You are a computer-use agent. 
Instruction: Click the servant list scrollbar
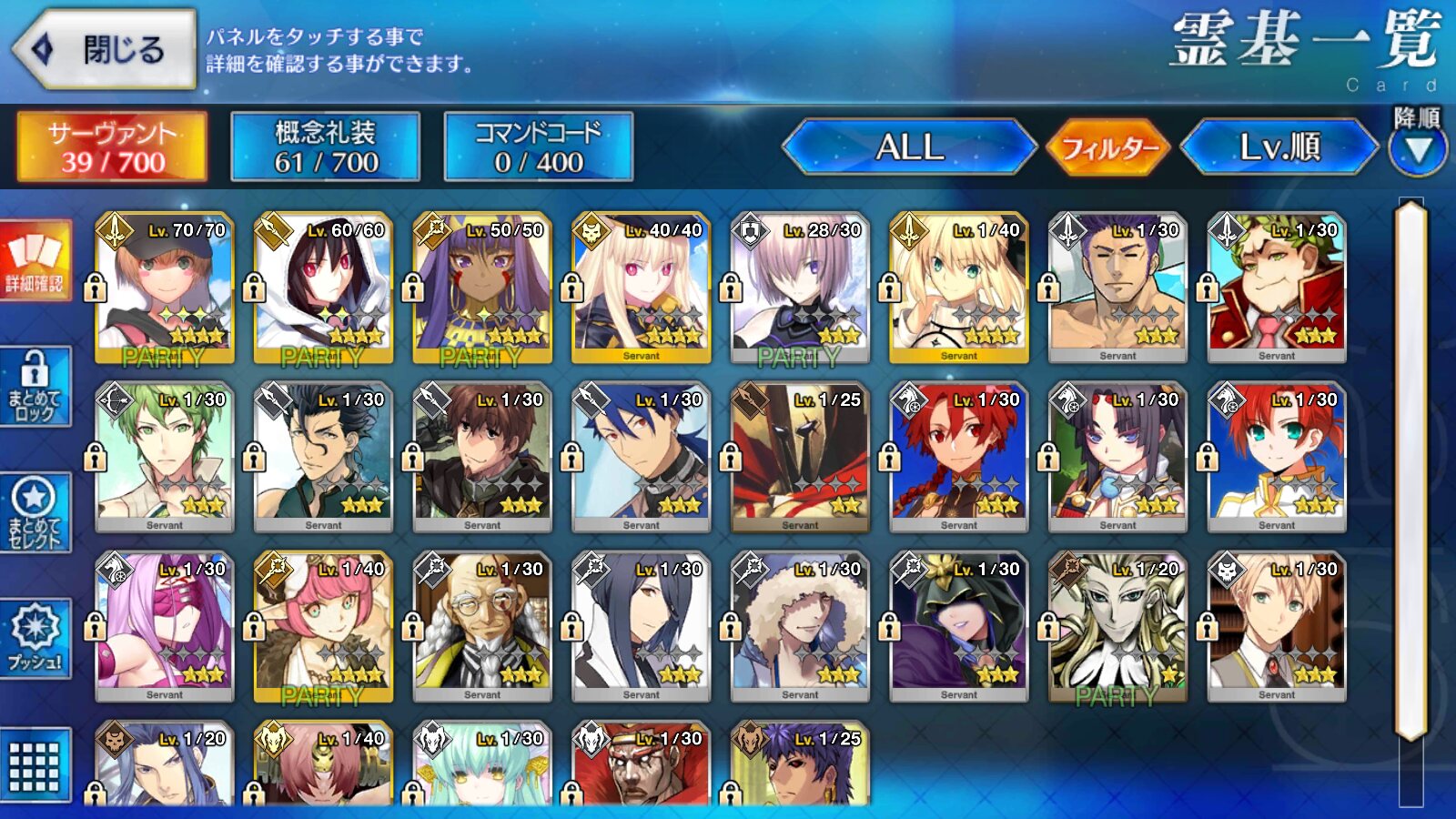click(1410, 469)
